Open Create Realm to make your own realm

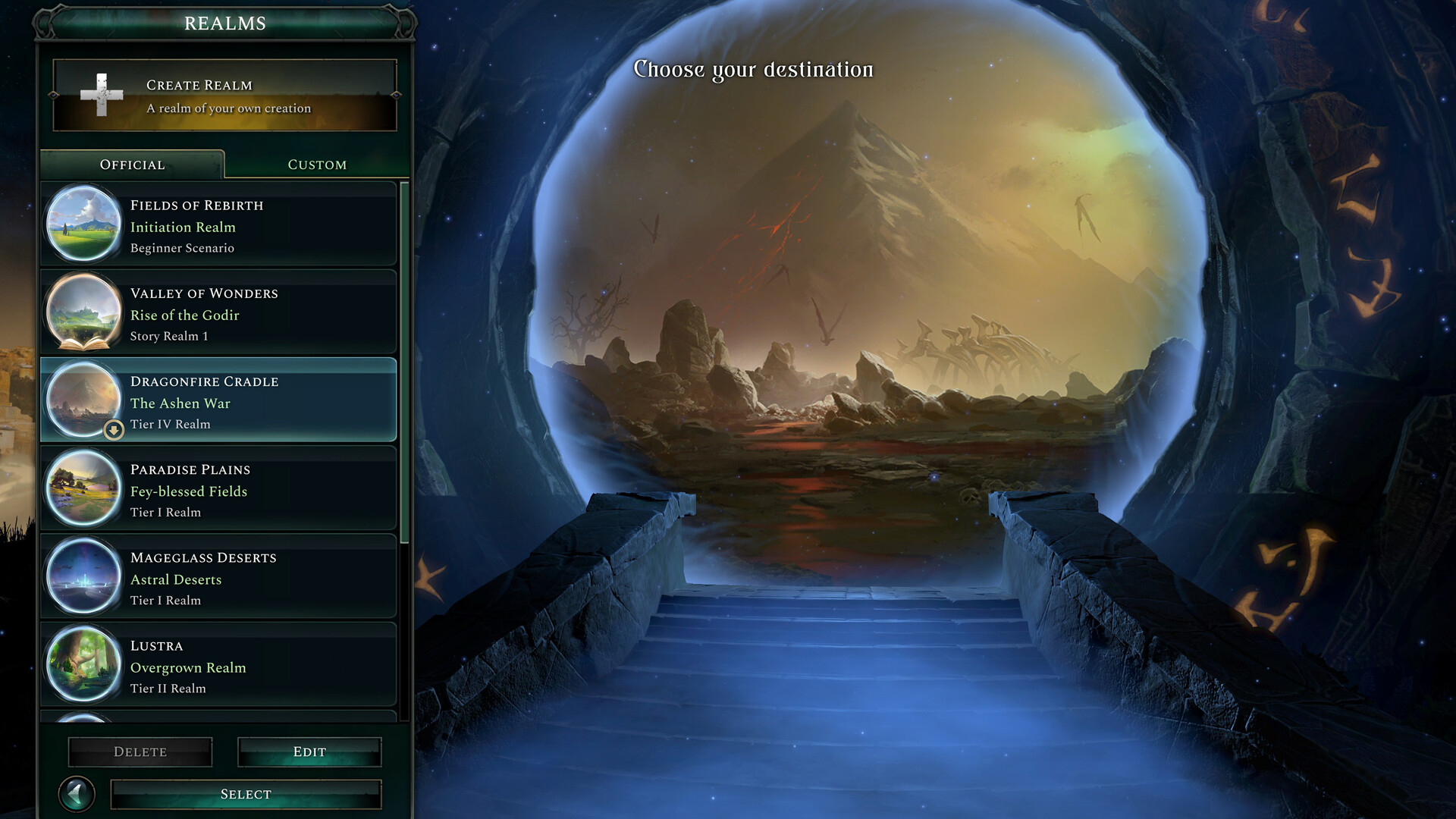coord(224,94)
